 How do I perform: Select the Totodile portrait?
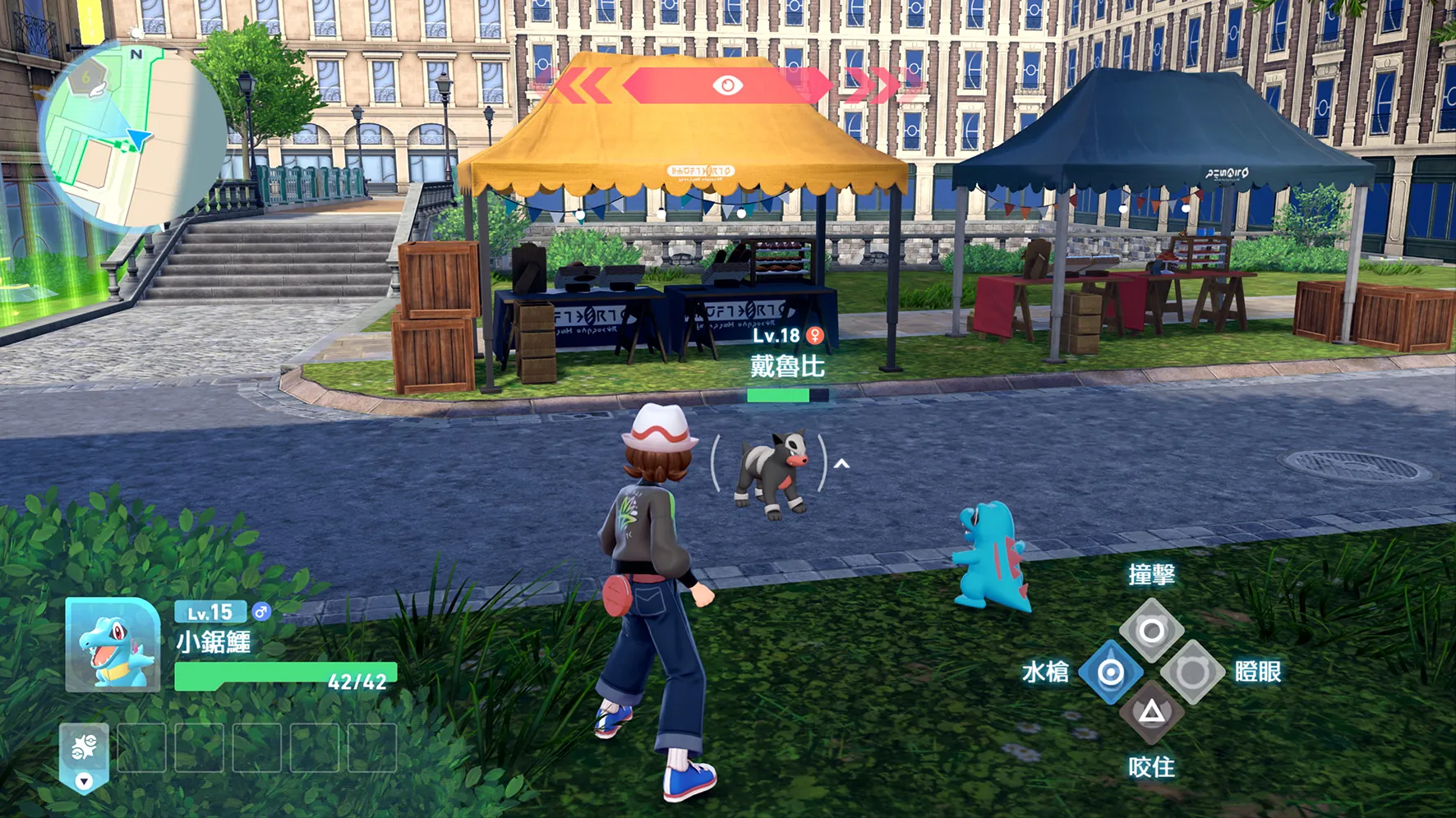coord(113,646)
